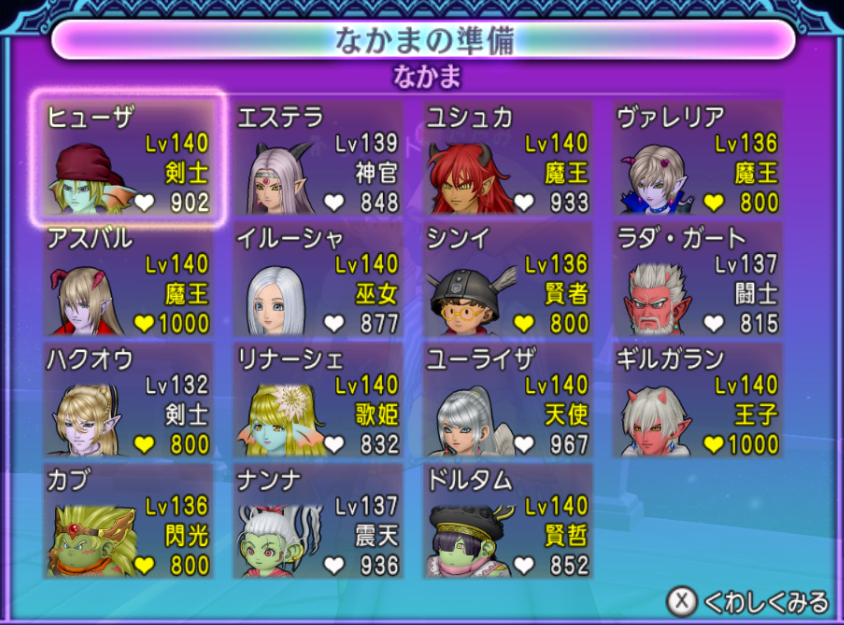
Task: Pick companion ユーライザ
Action: pos(508,400)
